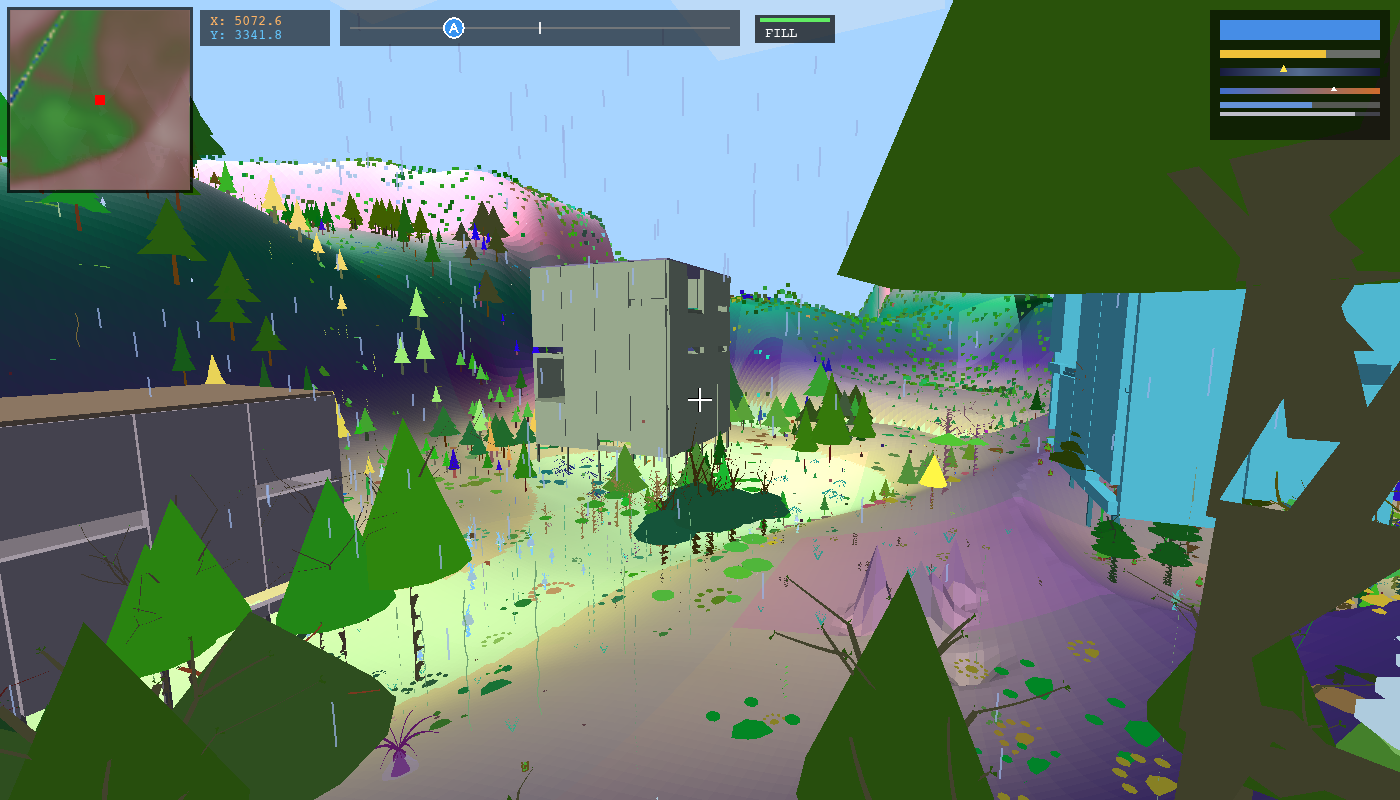This screenshot has width=1400, height=800.
Task: Click the white triangle on the sunrise gradient bar
Action: 1334,89
